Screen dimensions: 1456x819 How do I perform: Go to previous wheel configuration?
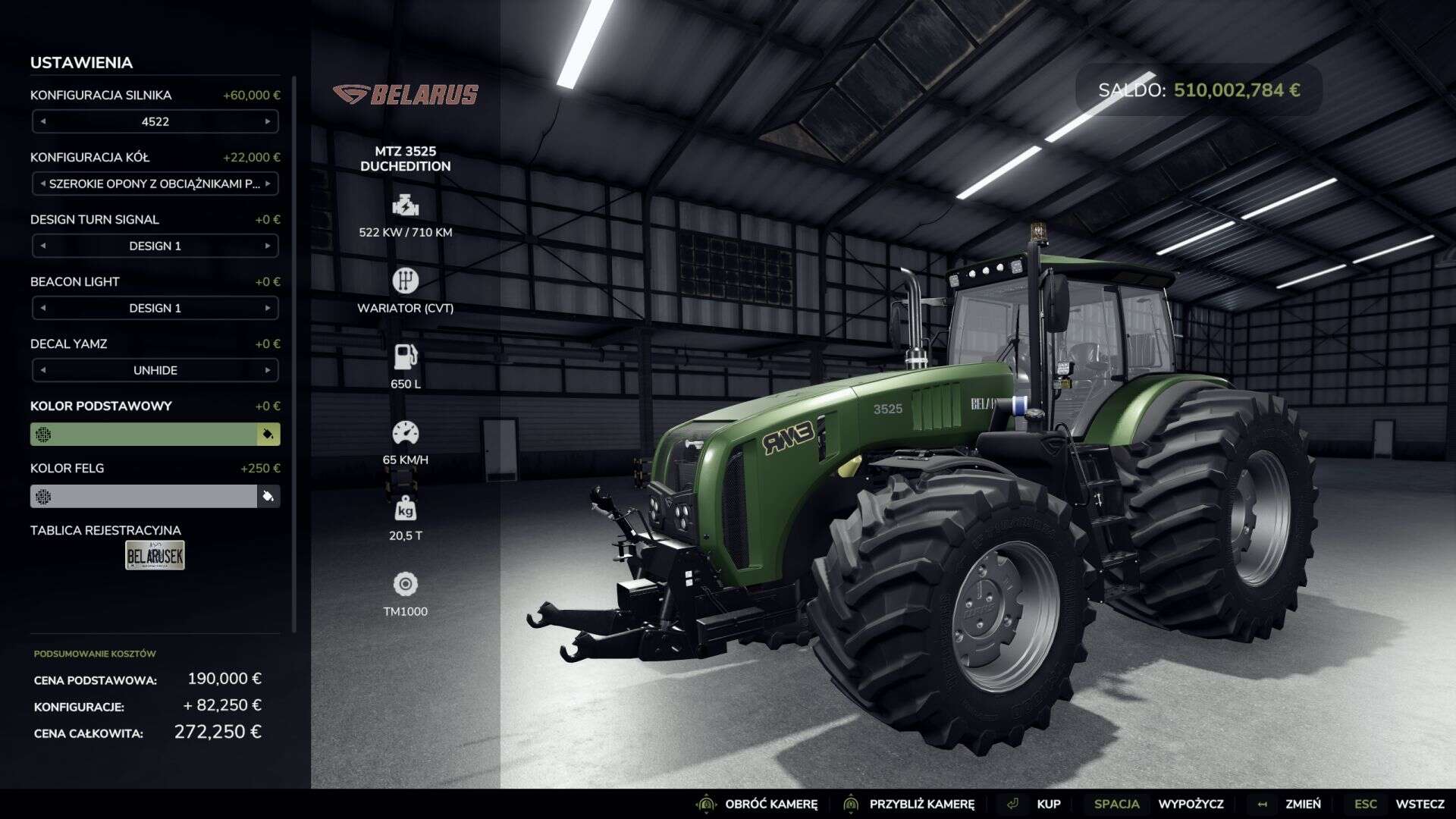pos(43,184)
